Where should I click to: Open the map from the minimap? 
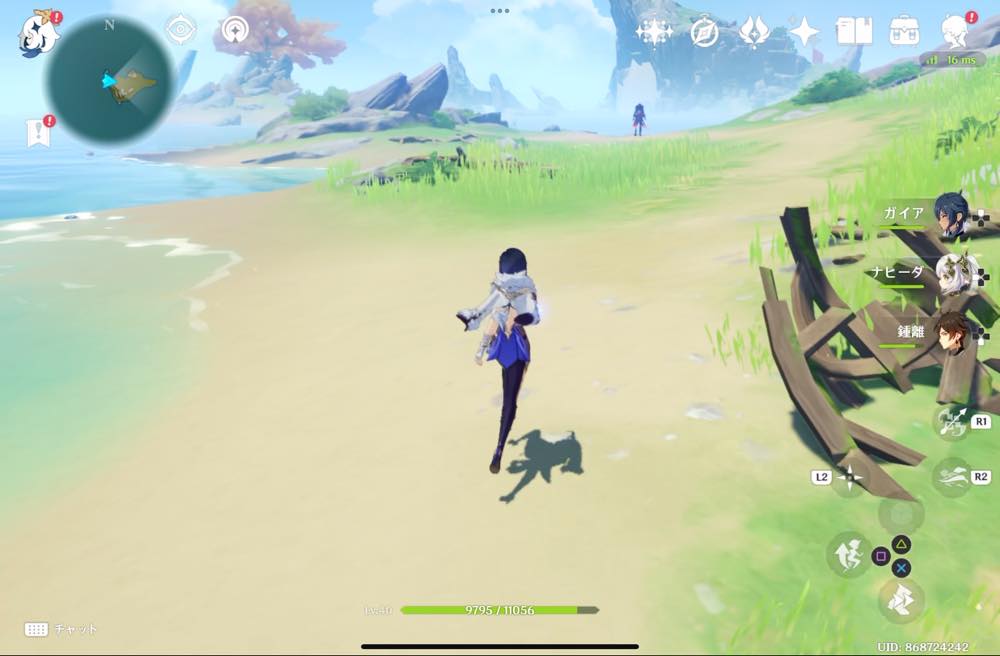110,80
